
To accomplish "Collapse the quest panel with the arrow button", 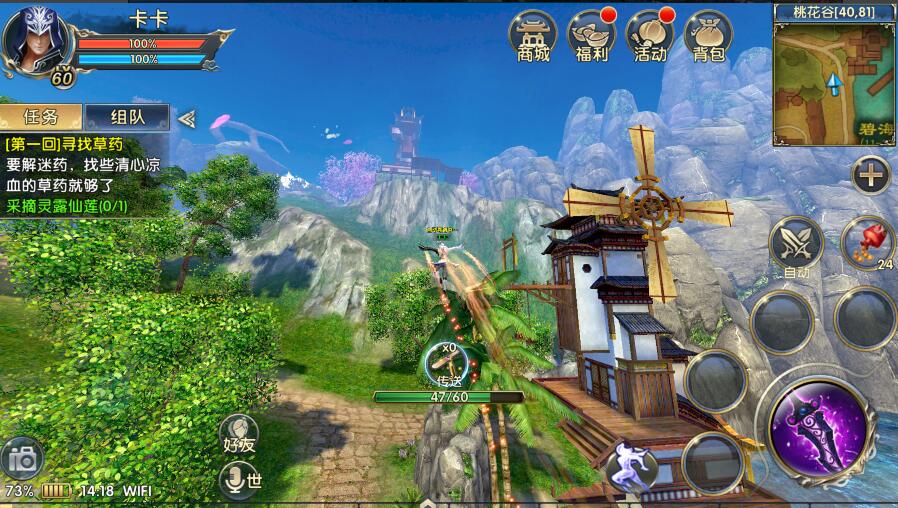I will click(x=187, y=118).
